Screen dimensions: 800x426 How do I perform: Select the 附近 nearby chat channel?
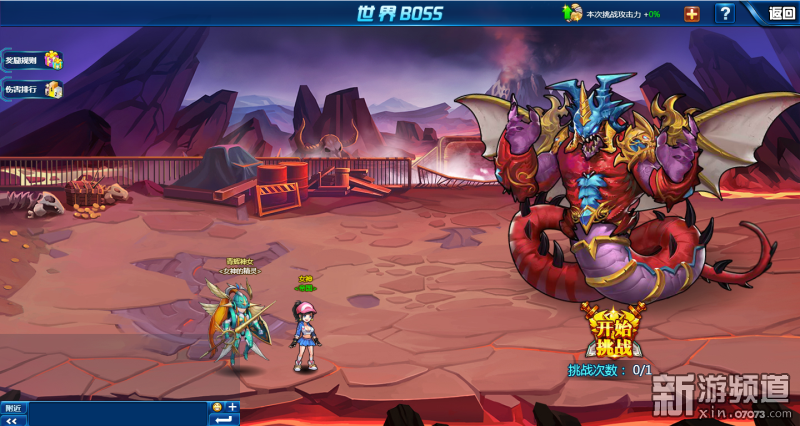pos(13,407)
